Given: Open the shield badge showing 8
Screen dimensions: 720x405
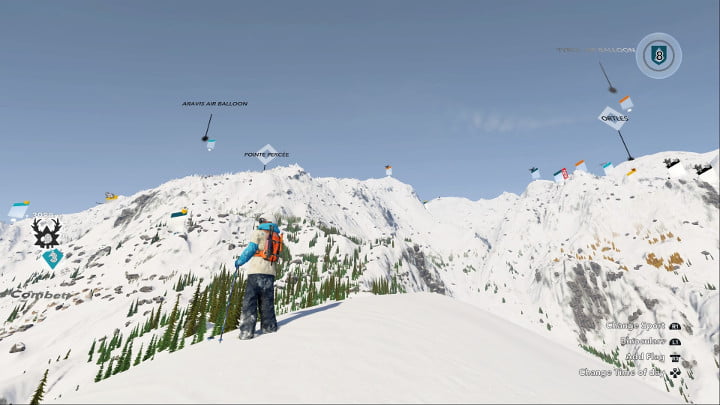Looking at the screenshot, I should (x=658, y=55).
